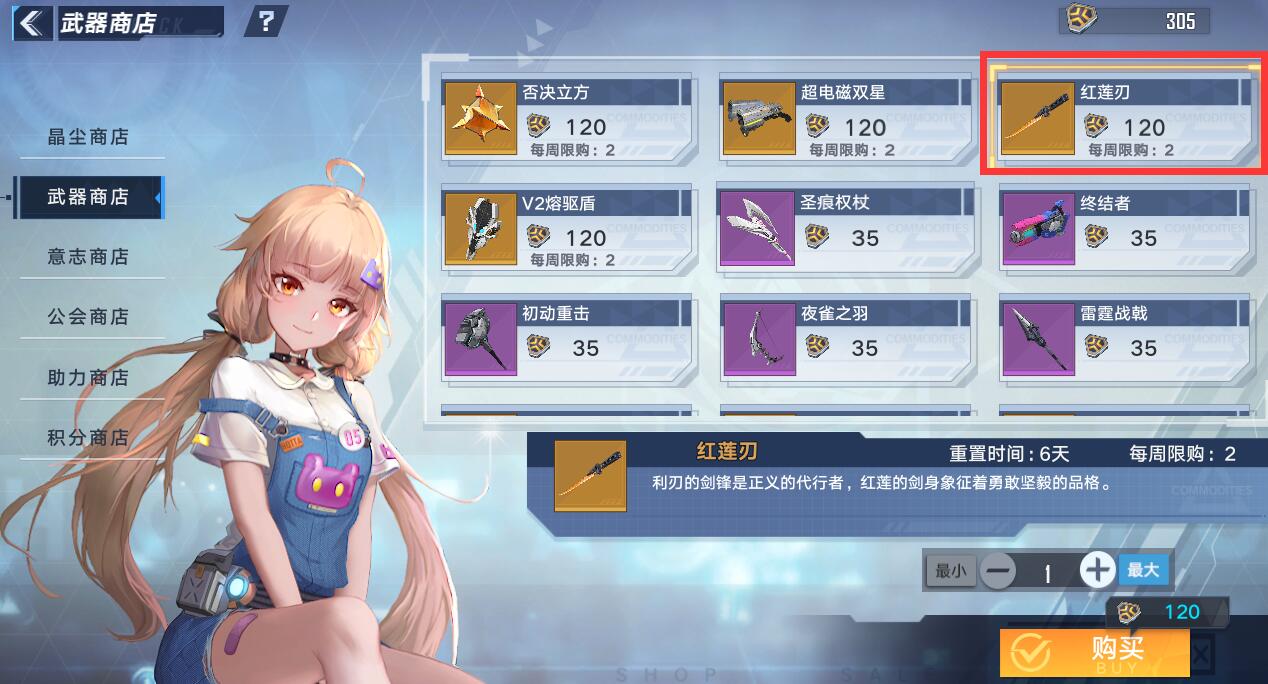Switch to the 晶尘商店 tab
The image size is (1268, 684).
(x=89, y=137)
